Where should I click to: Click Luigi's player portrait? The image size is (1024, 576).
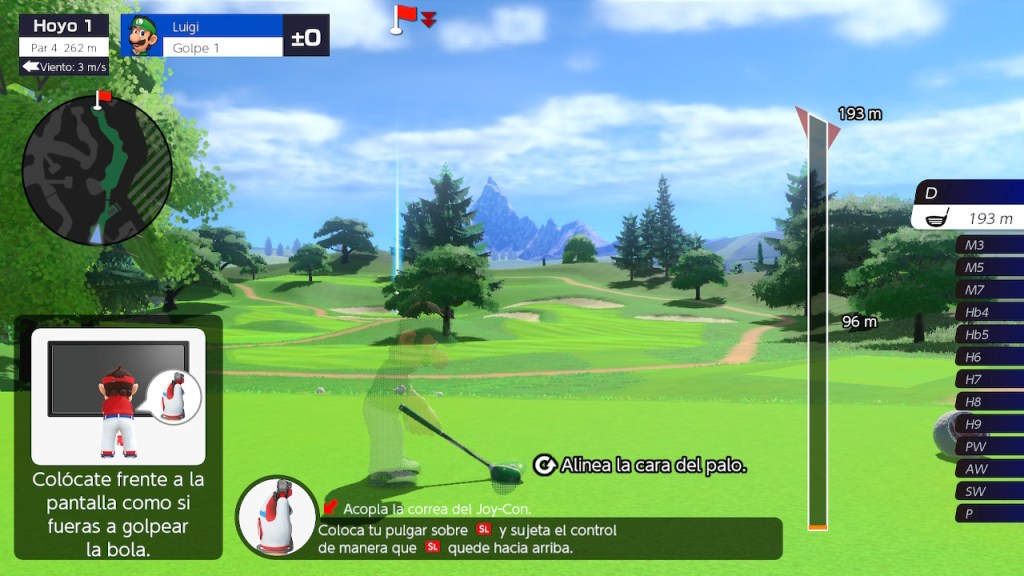(140, 36)
